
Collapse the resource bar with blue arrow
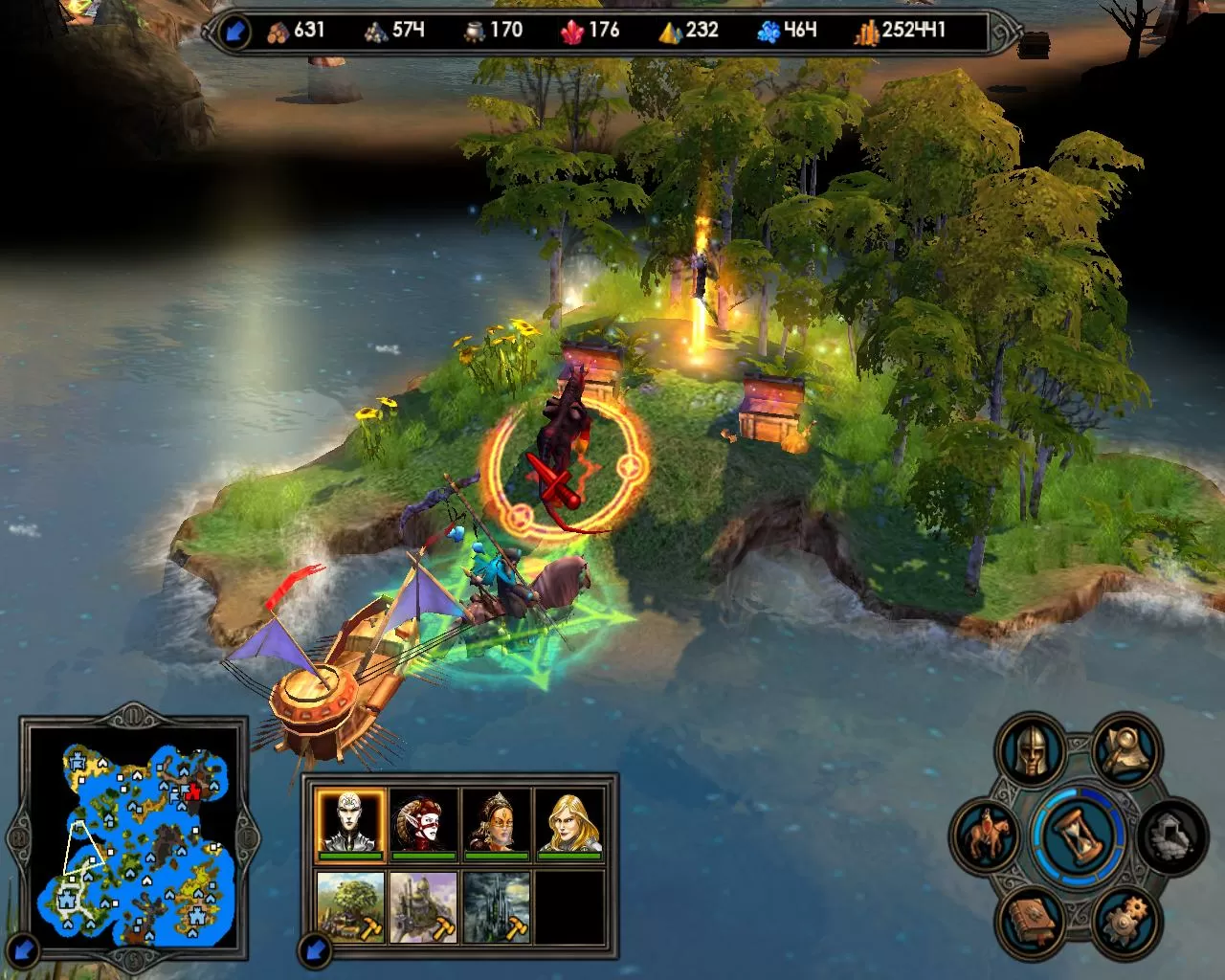[234, 32]
